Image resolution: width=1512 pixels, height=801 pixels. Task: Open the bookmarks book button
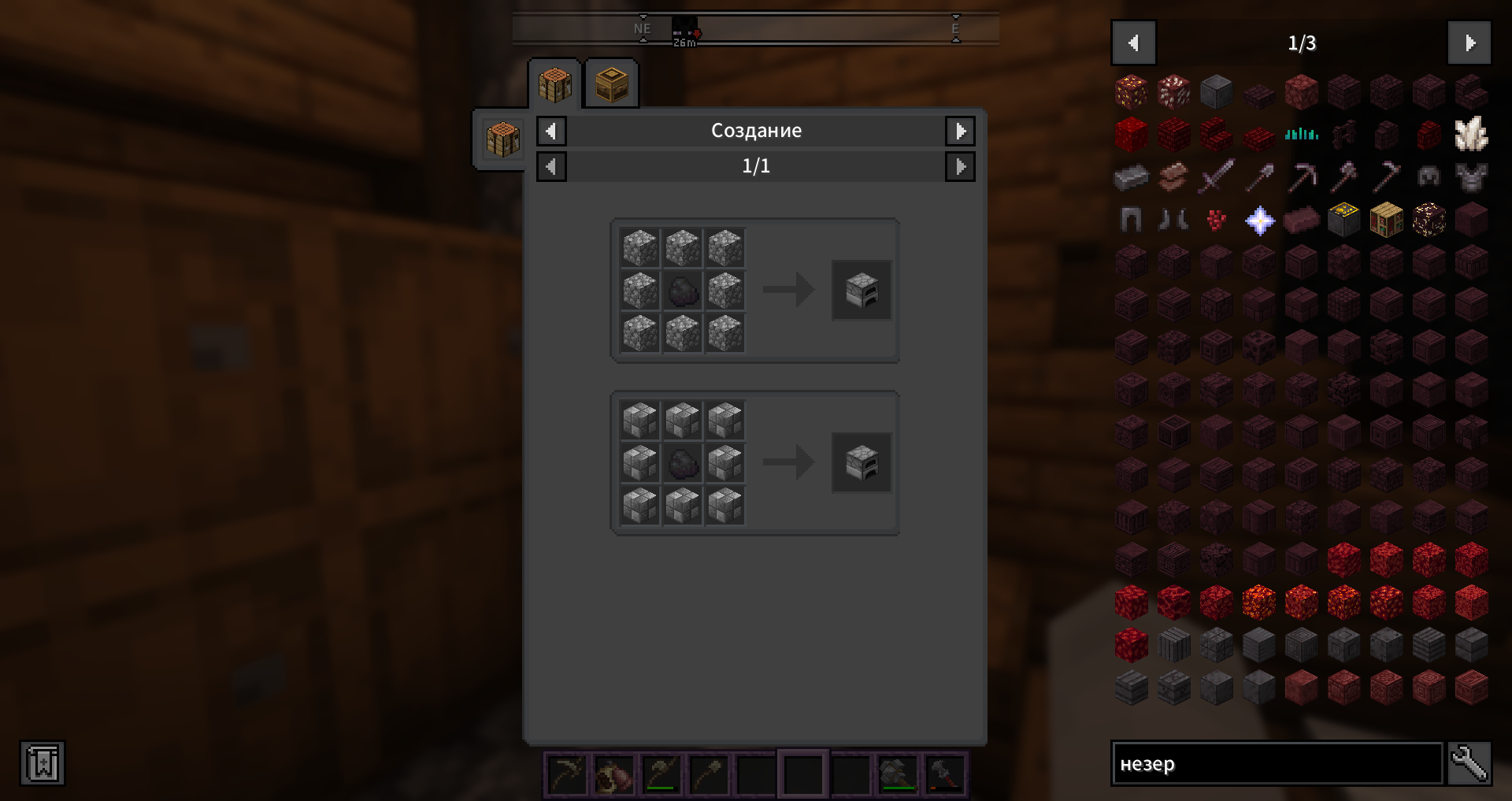[43, 763]
